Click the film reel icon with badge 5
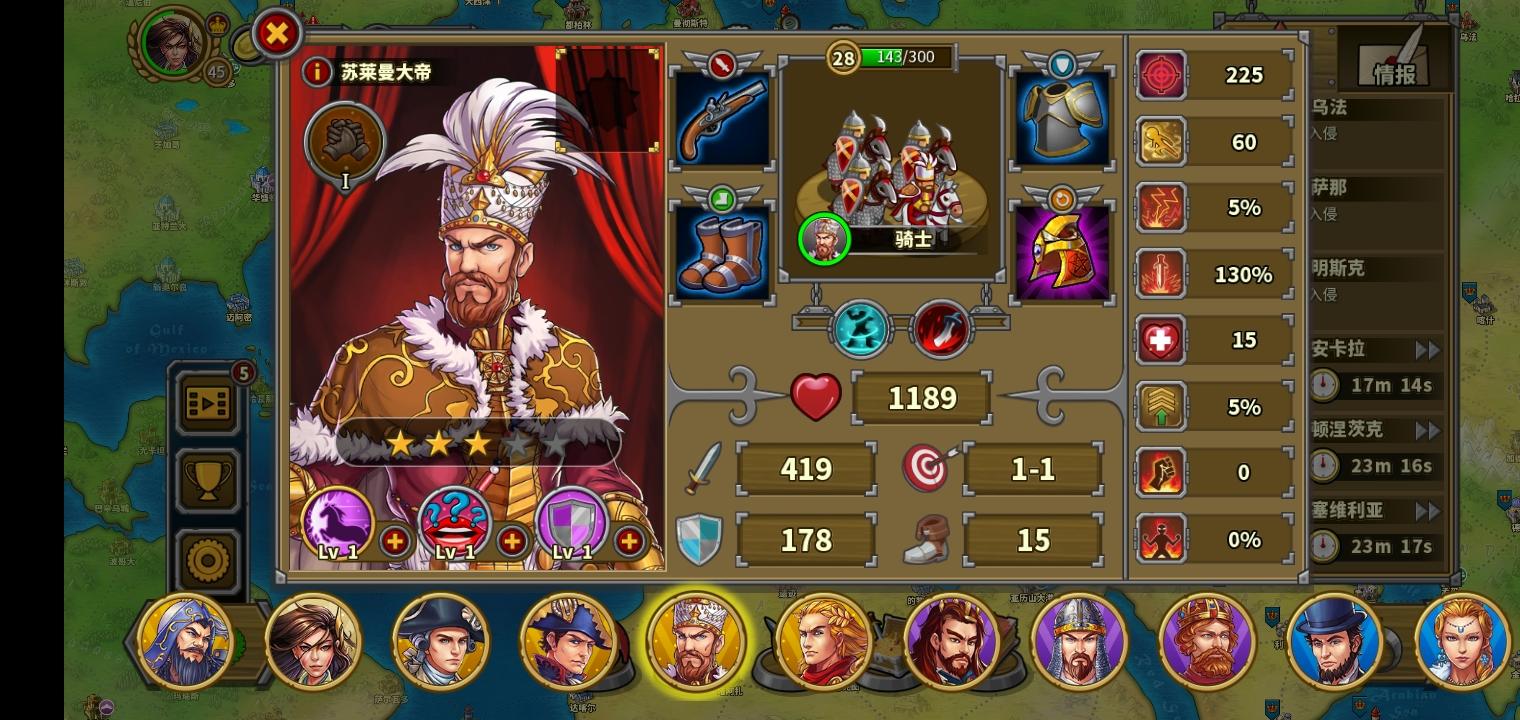This screenshot has width=1520, height=720. pyautogui.click(x=207, y=404)
